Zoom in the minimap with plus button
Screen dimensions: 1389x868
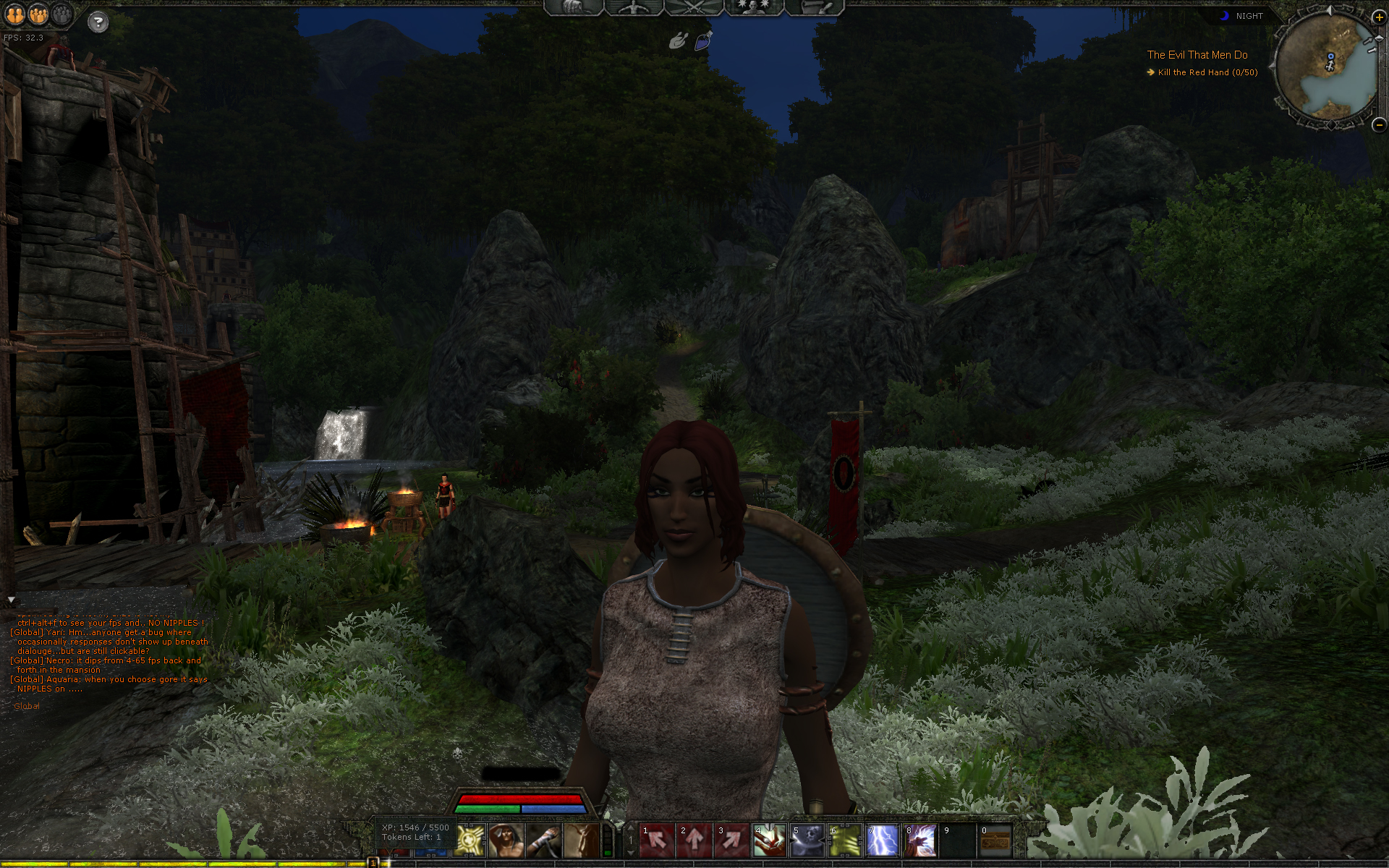1379,17
